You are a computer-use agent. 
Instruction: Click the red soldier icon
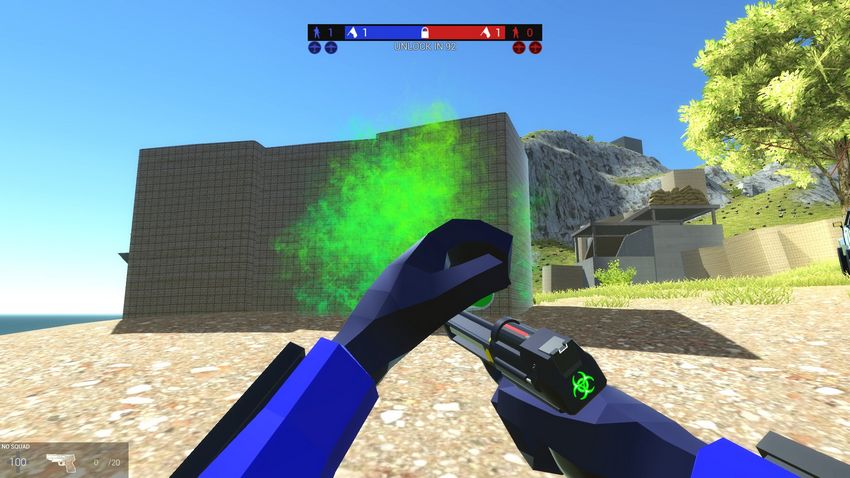tap(517, 32)
